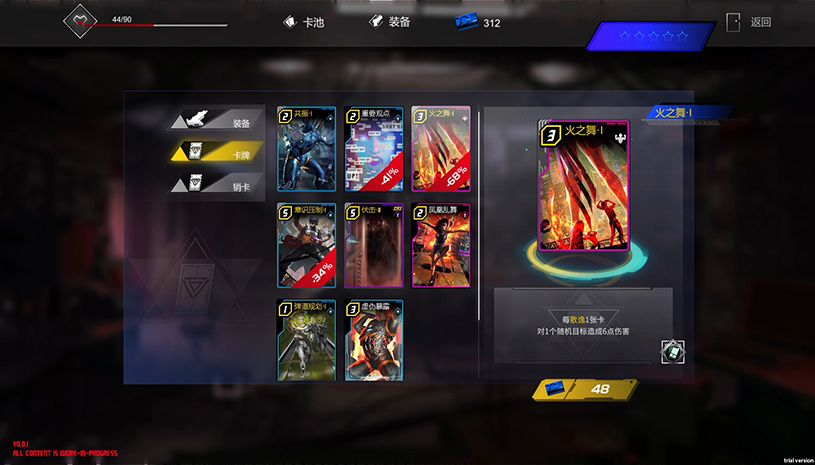This screenshot has width=815, height=465.
Task: Click the 返回 back button
Action: point(750,22)
